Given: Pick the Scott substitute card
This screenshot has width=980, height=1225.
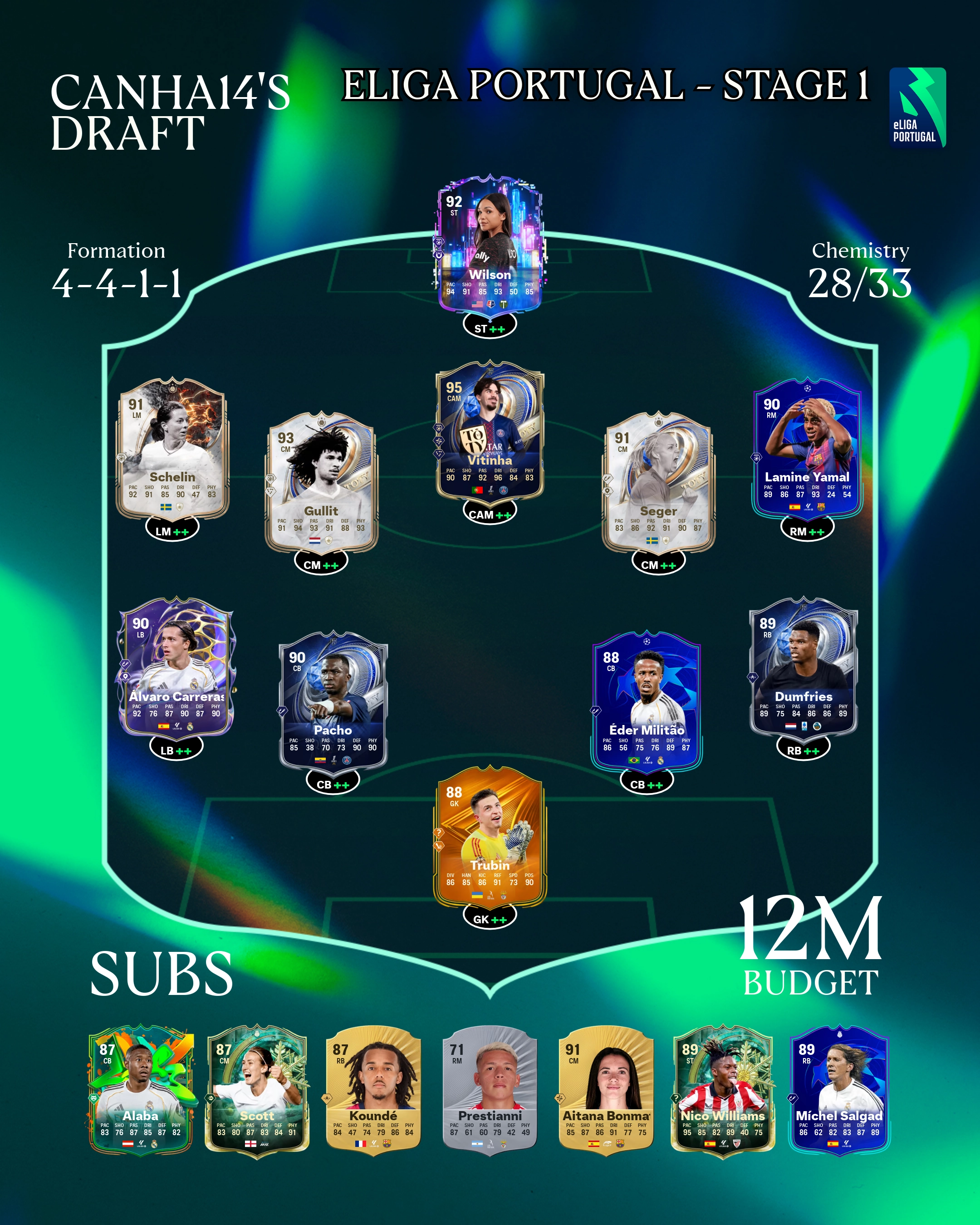Looking at the screenshot, I should tap(257, 1091).
